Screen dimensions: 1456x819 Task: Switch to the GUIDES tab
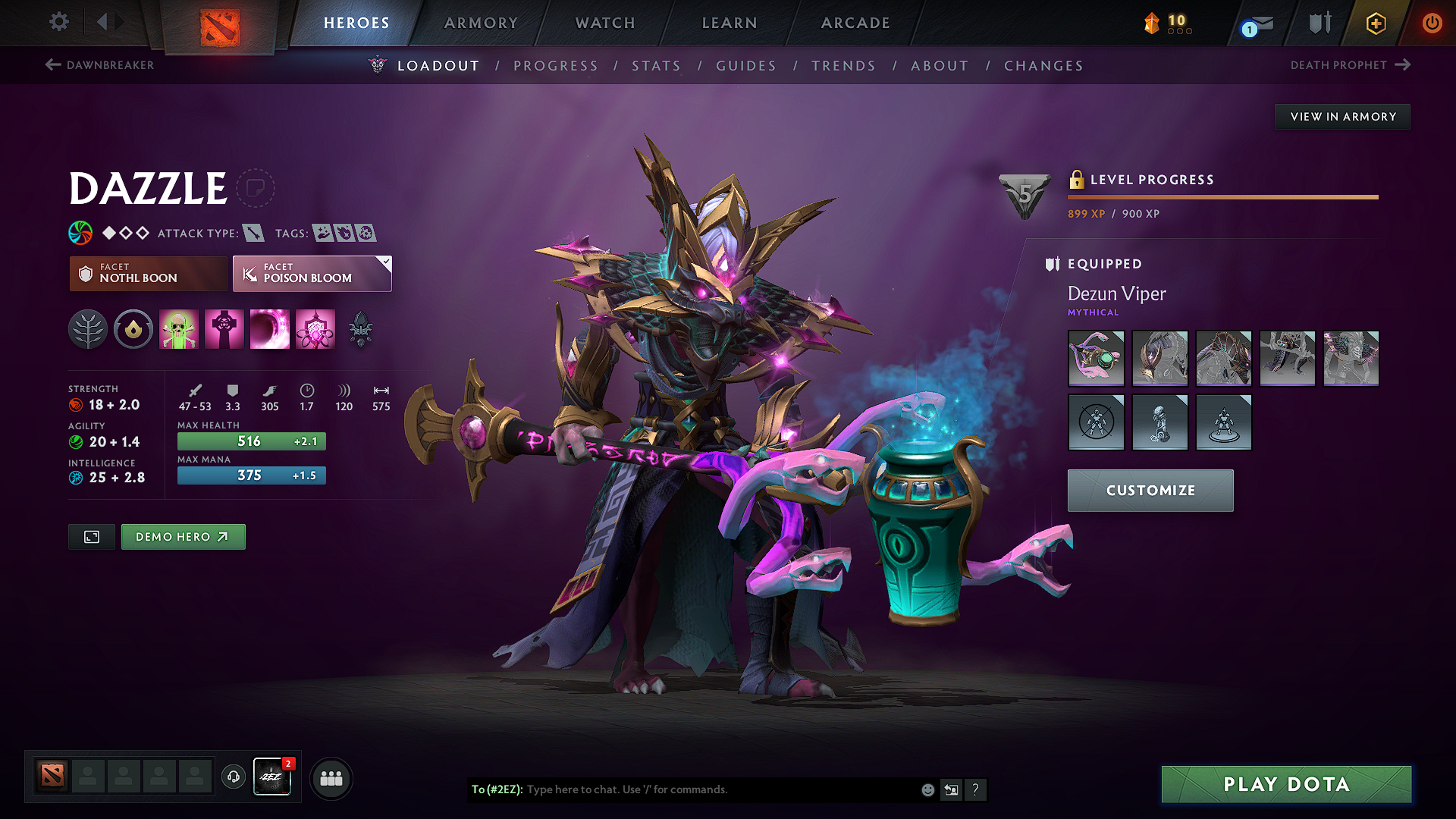tap(745, 66)
